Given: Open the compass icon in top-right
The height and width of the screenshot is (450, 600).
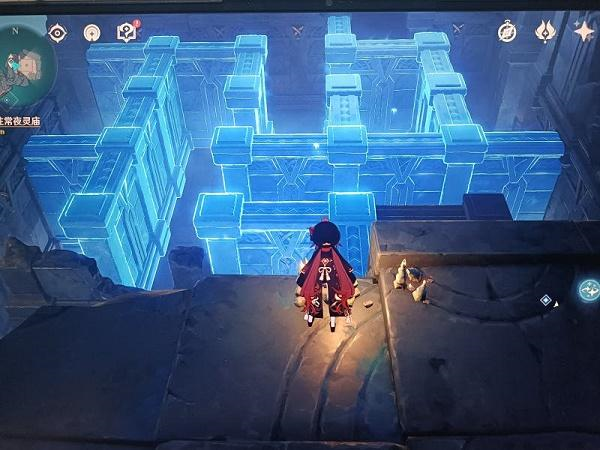Looking at the screenshot, I should tap(508, 32).
